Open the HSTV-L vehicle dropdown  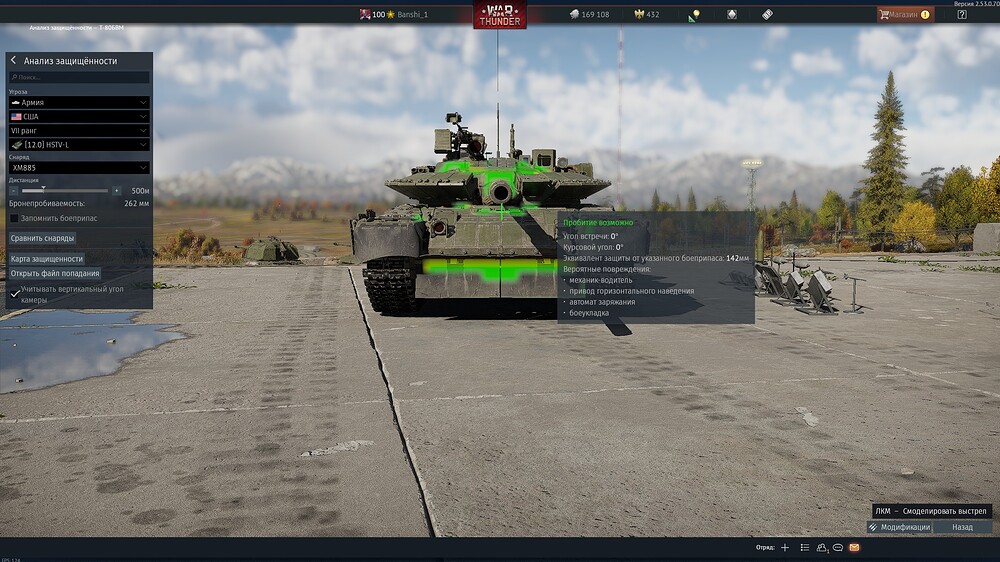(79, 144)
